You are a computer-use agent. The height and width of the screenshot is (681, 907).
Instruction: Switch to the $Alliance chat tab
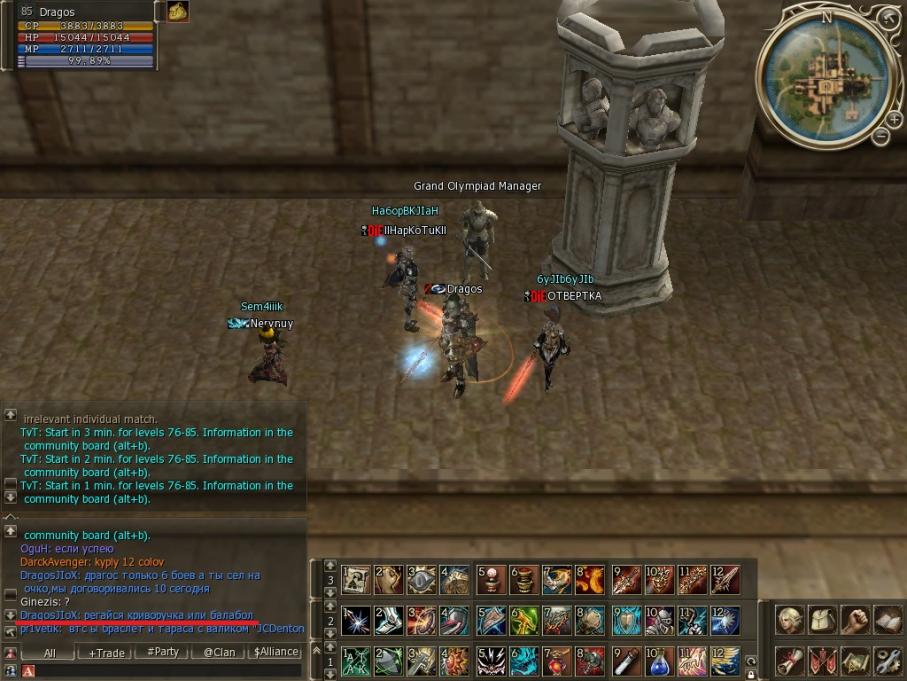275,652
